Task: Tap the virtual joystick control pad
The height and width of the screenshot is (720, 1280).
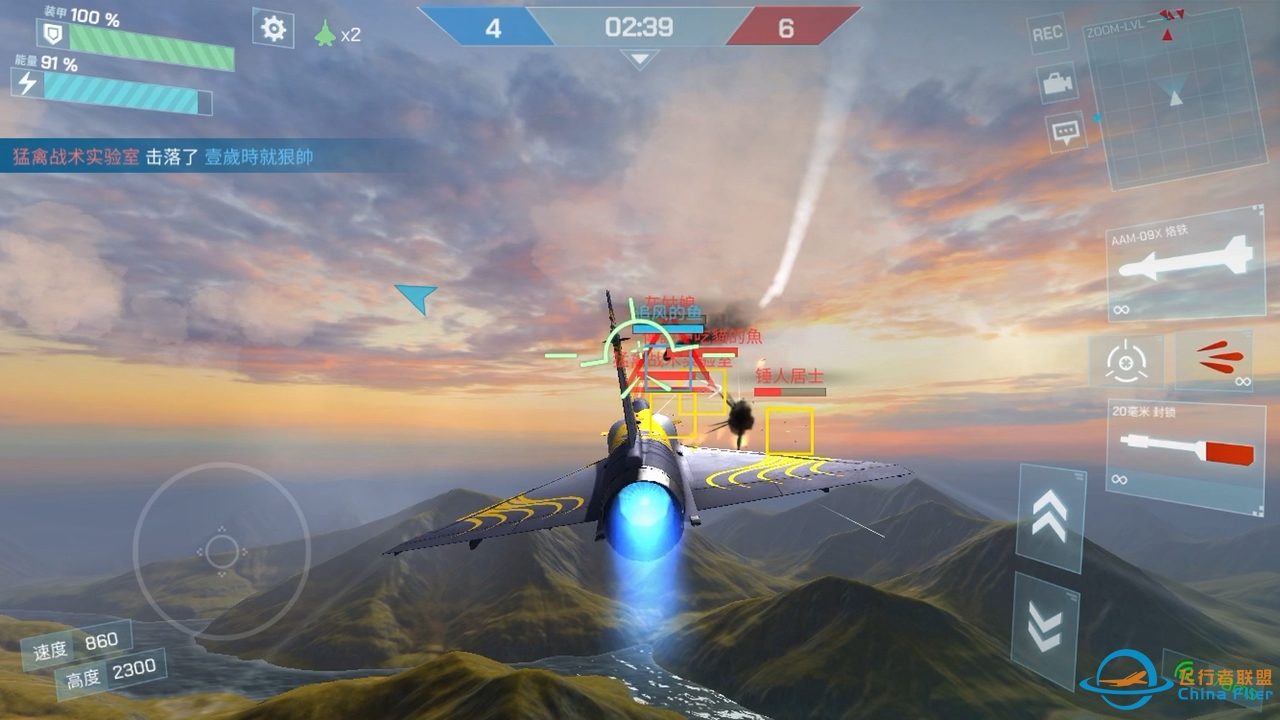Action: pos(220,550)
